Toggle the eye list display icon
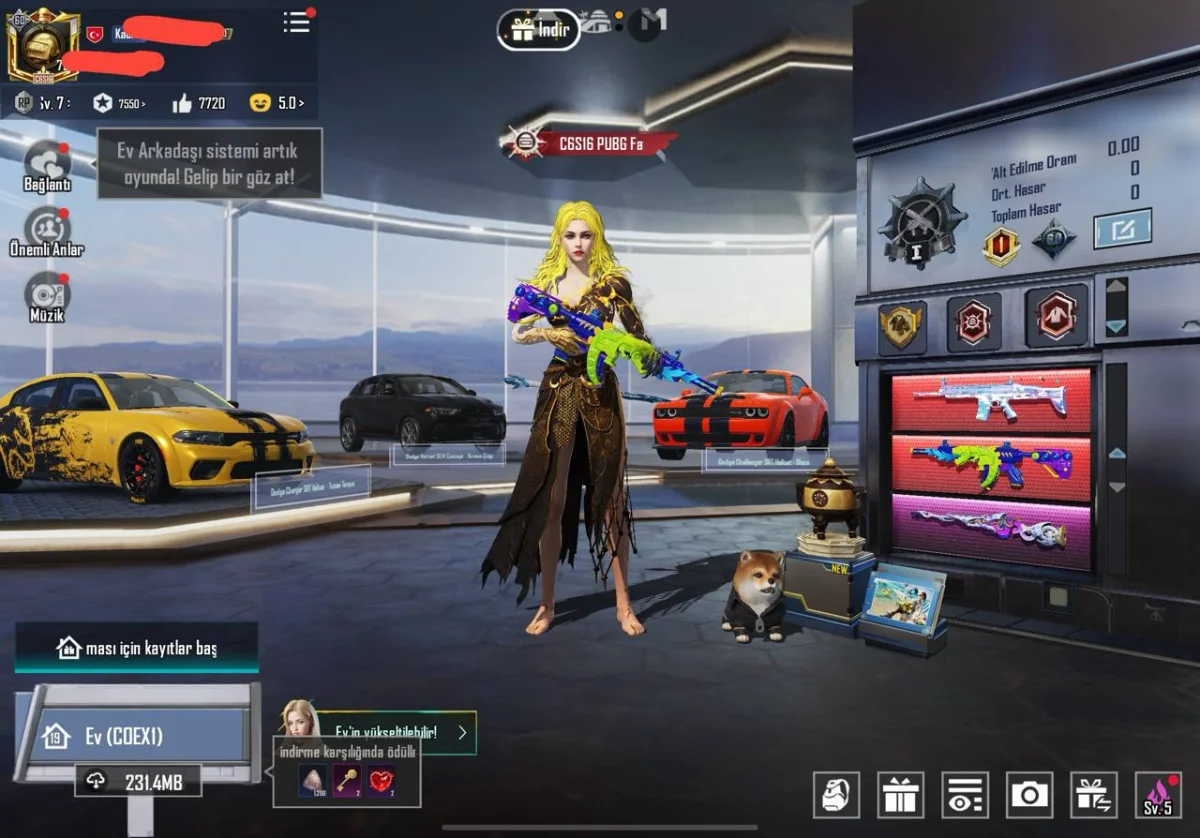Viewport: 1200px width, 838px height. 964,796
